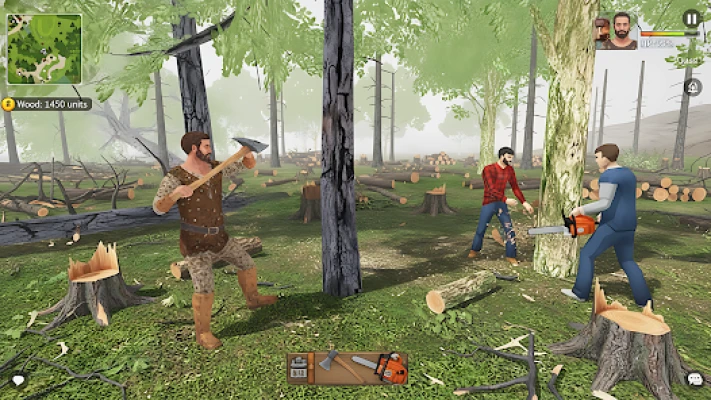
Task: Open the Quest tracker label
Action: pyautogui.click(x=686, y=60)
